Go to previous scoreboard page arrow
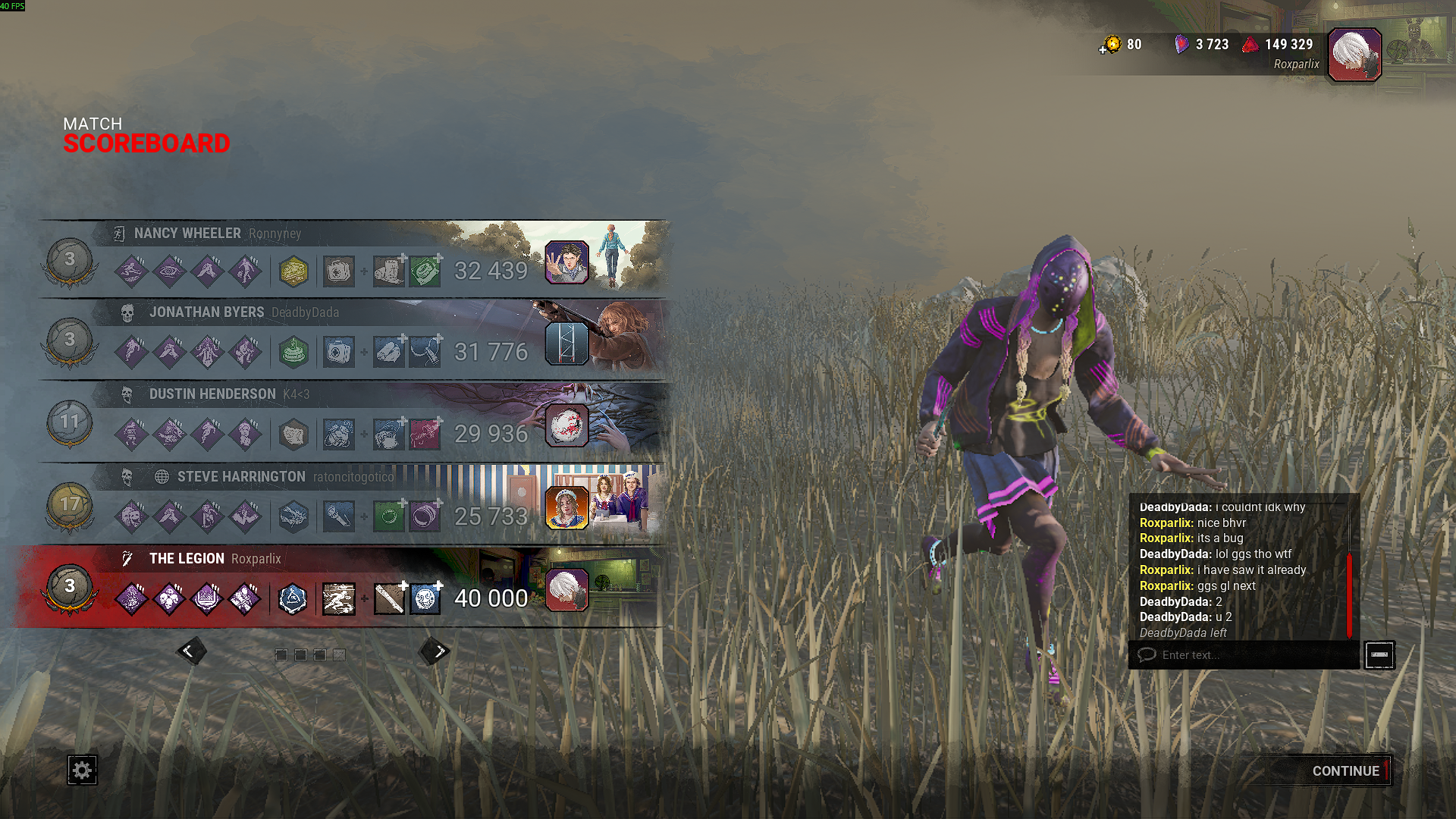Viewport: 1456px width, 819px height. 190,651
